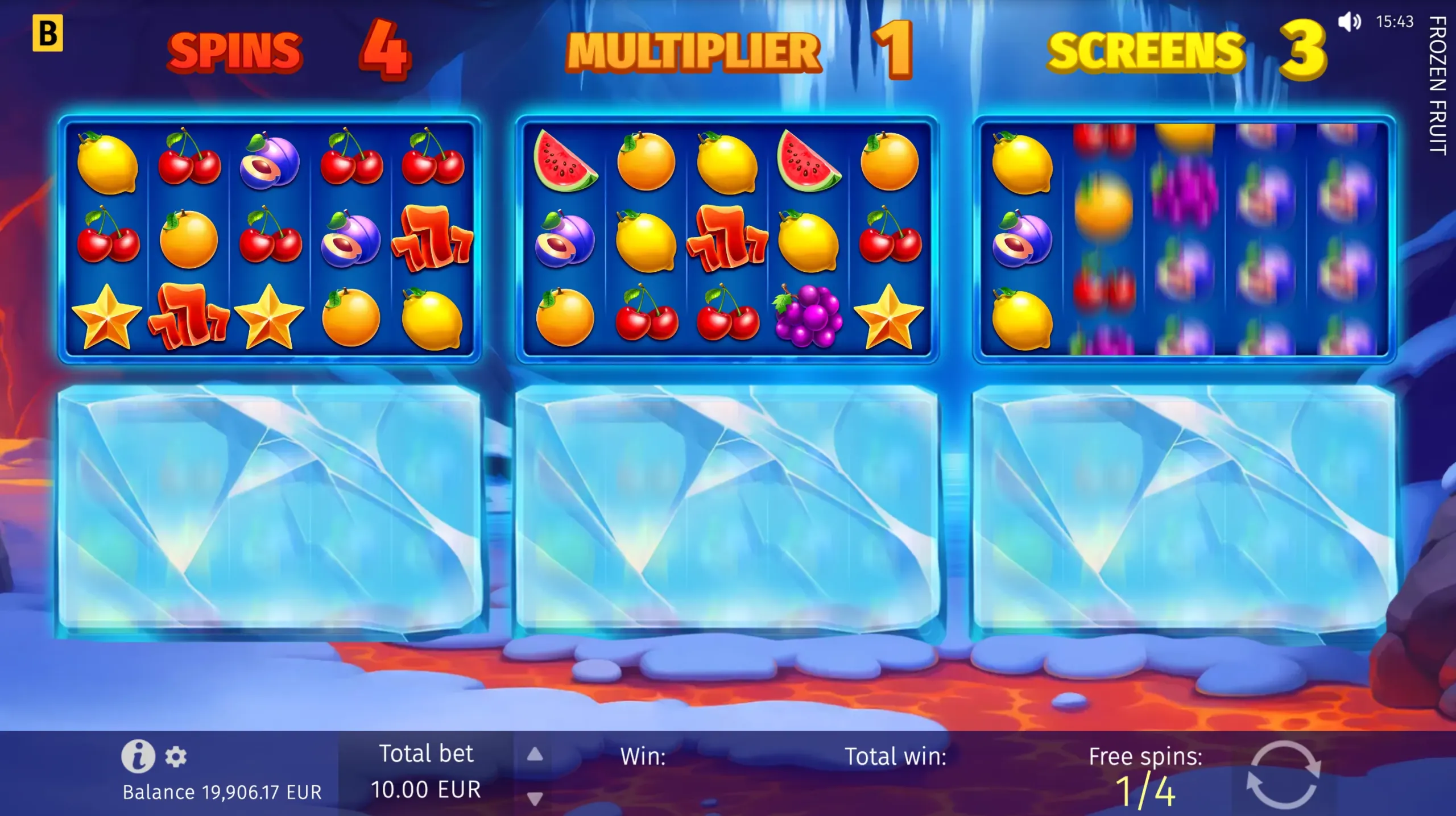Image resolution: width=1456 pixels, height=816 pixels.
Task: Open the Total bet selector
Action: 427,771
